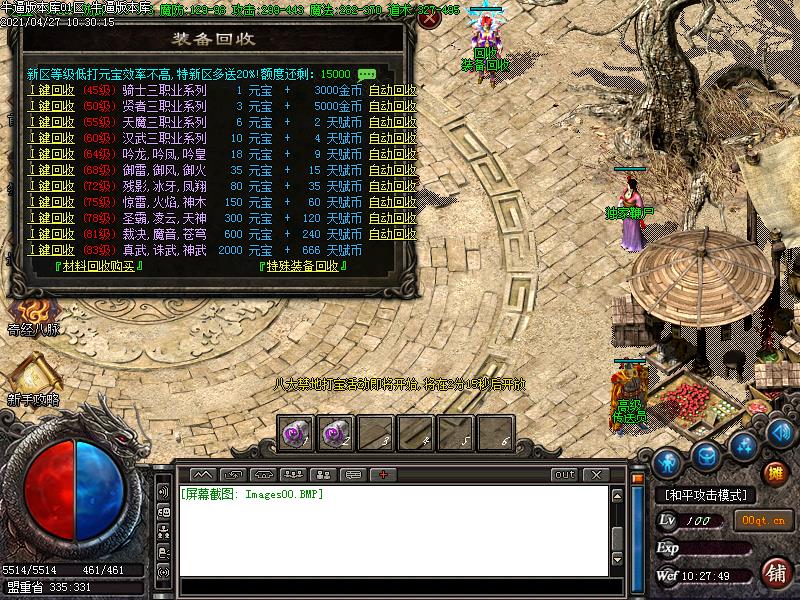
Task: Click the red plus chat tab
Action: pyautogui.click(x=383, y=474)
